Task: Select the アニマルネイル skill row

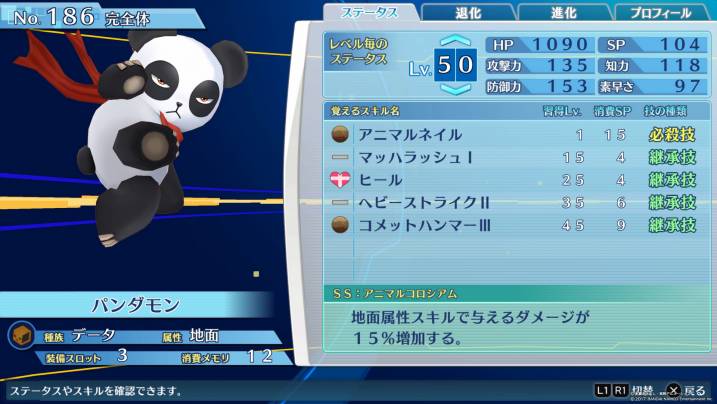Action: 513,134
